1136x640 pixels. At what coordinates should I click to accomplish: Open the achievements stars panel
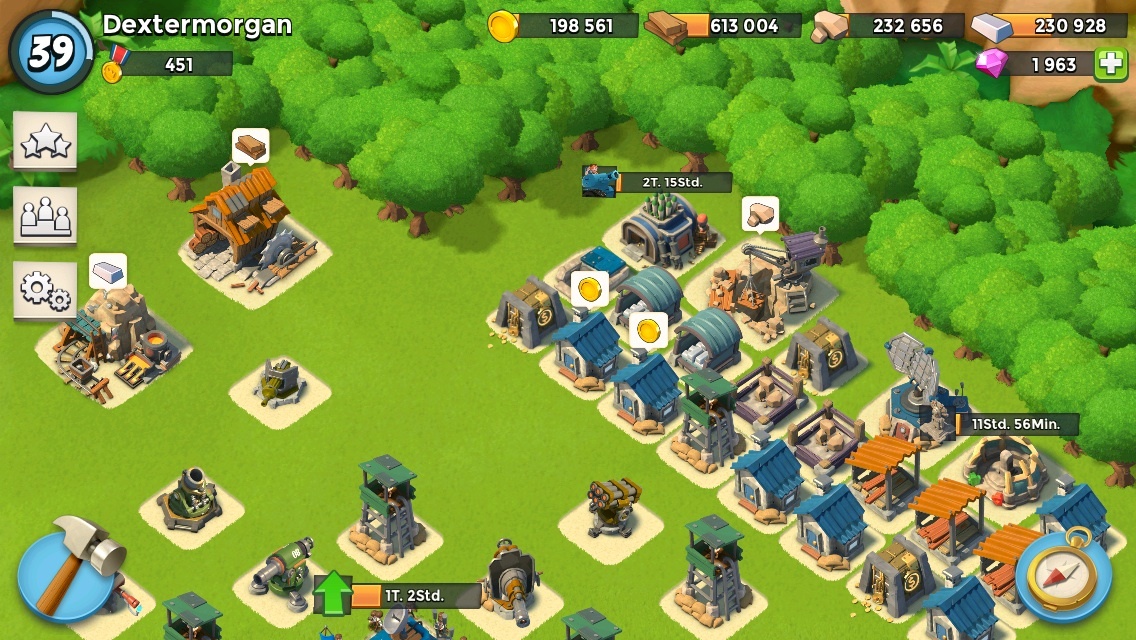point(45,142)
